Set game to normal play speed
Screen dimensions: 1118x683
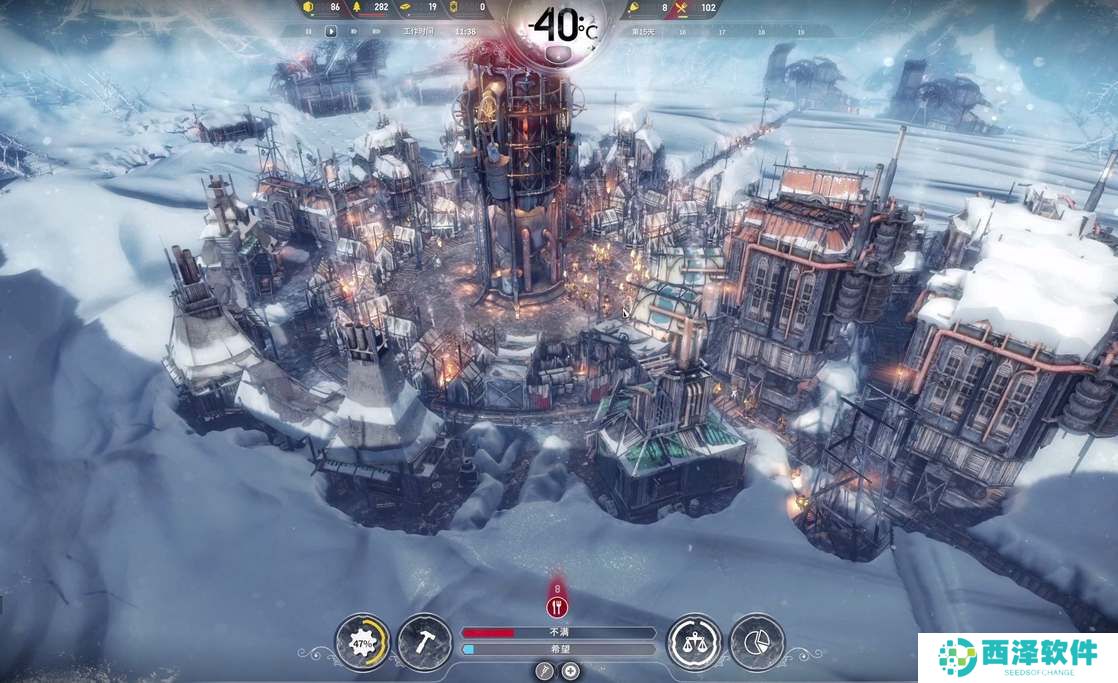tap(332, 31)
